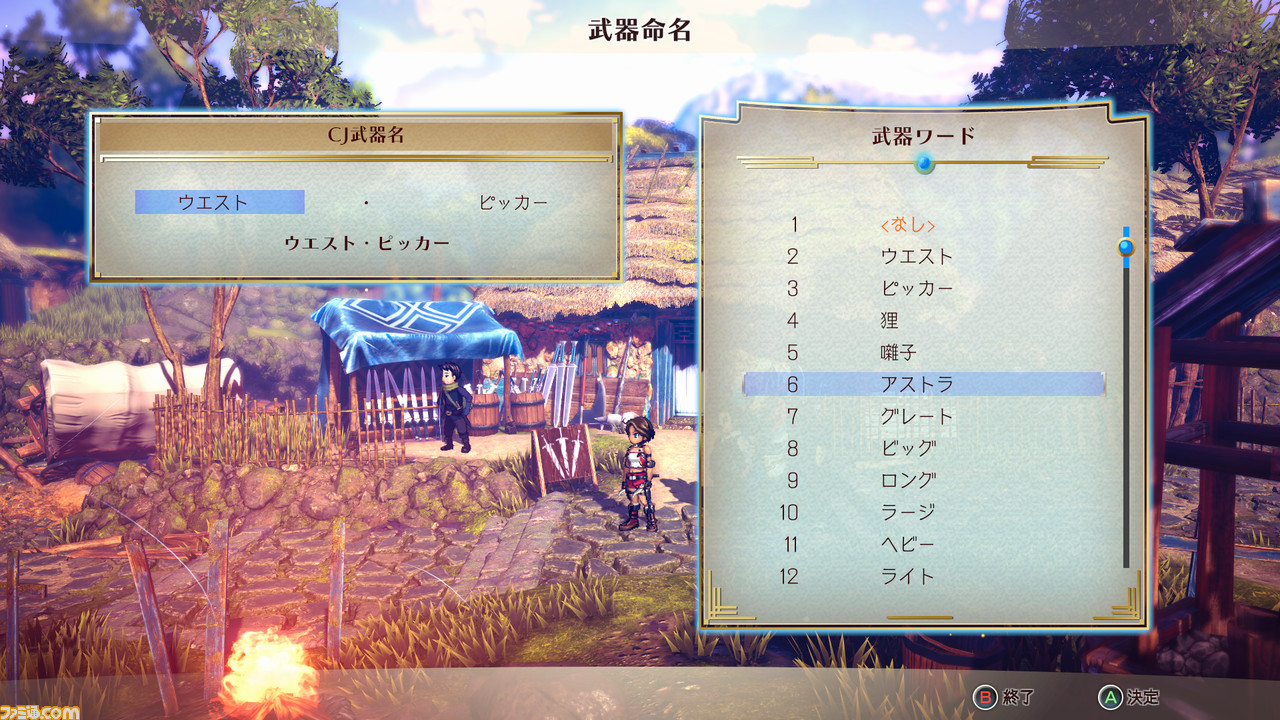Choose the <なし> word entry
1280x720 pixels.
tap(907, 225)
